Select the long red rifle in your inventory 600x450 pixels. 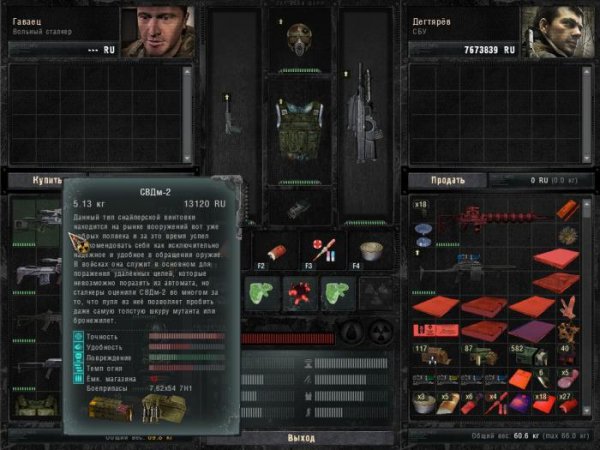tap(487, 214)
